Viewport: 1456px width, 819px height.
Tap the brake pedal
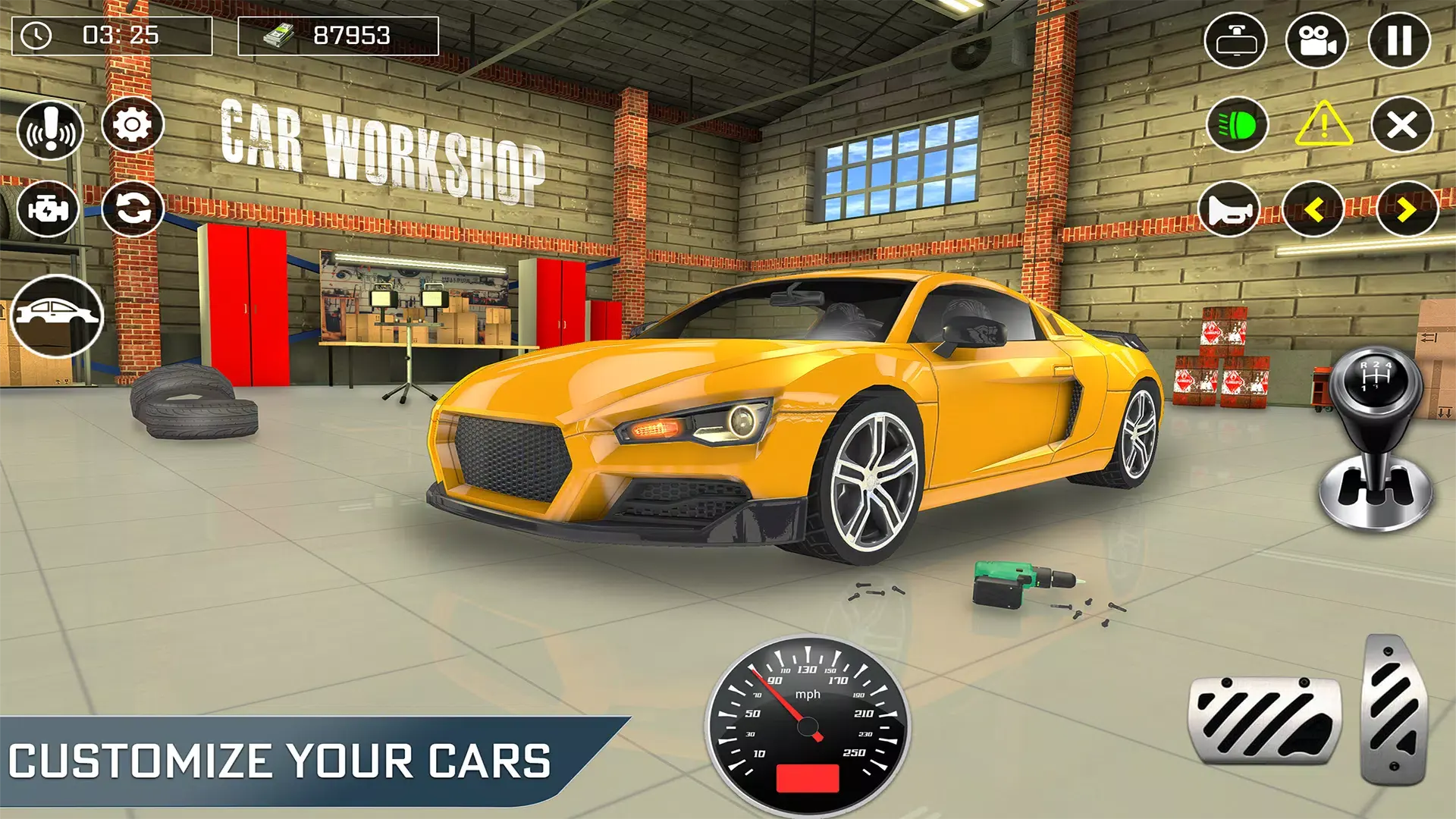coord(1264,720)
